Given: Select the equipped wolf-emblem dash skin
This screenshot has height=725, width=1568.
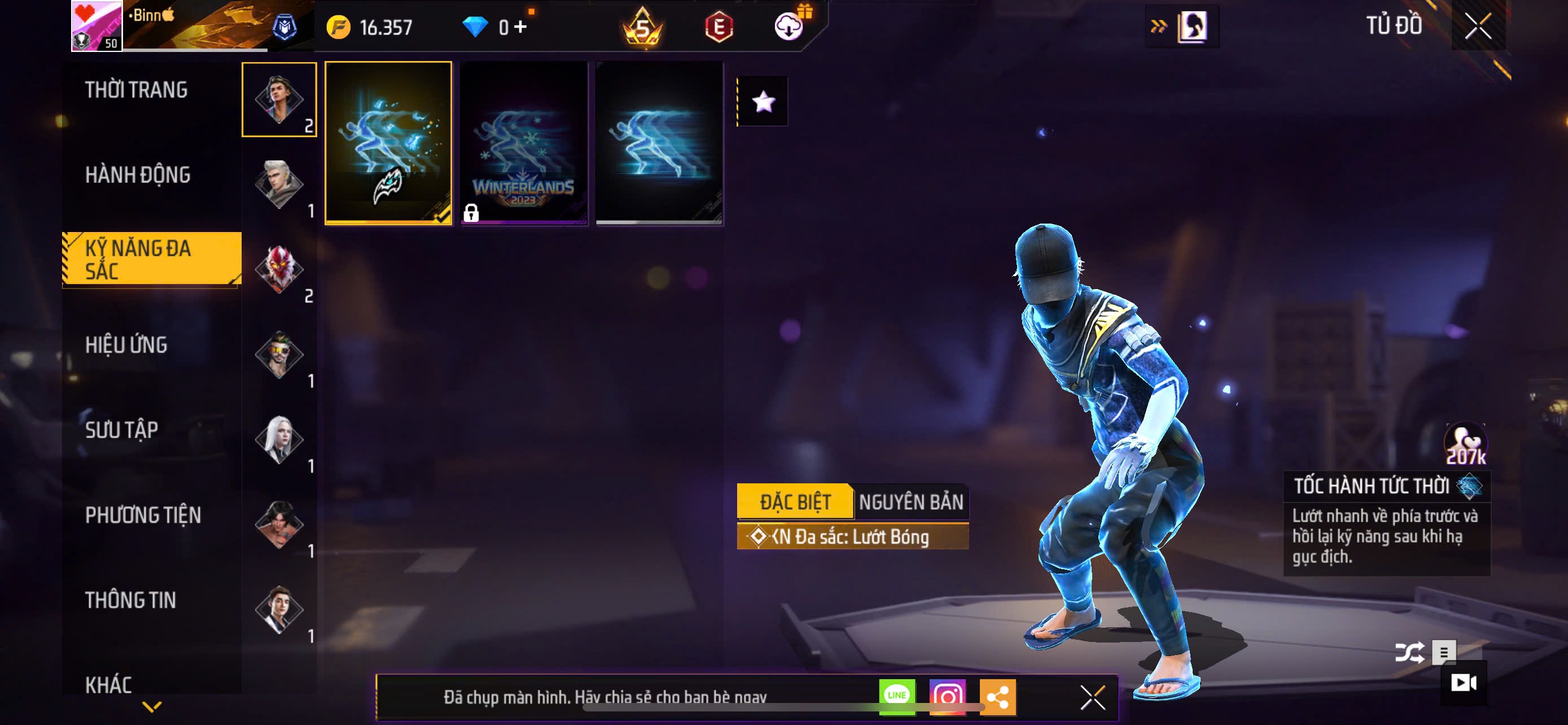Looking at the screenshot, I should 388,143.
